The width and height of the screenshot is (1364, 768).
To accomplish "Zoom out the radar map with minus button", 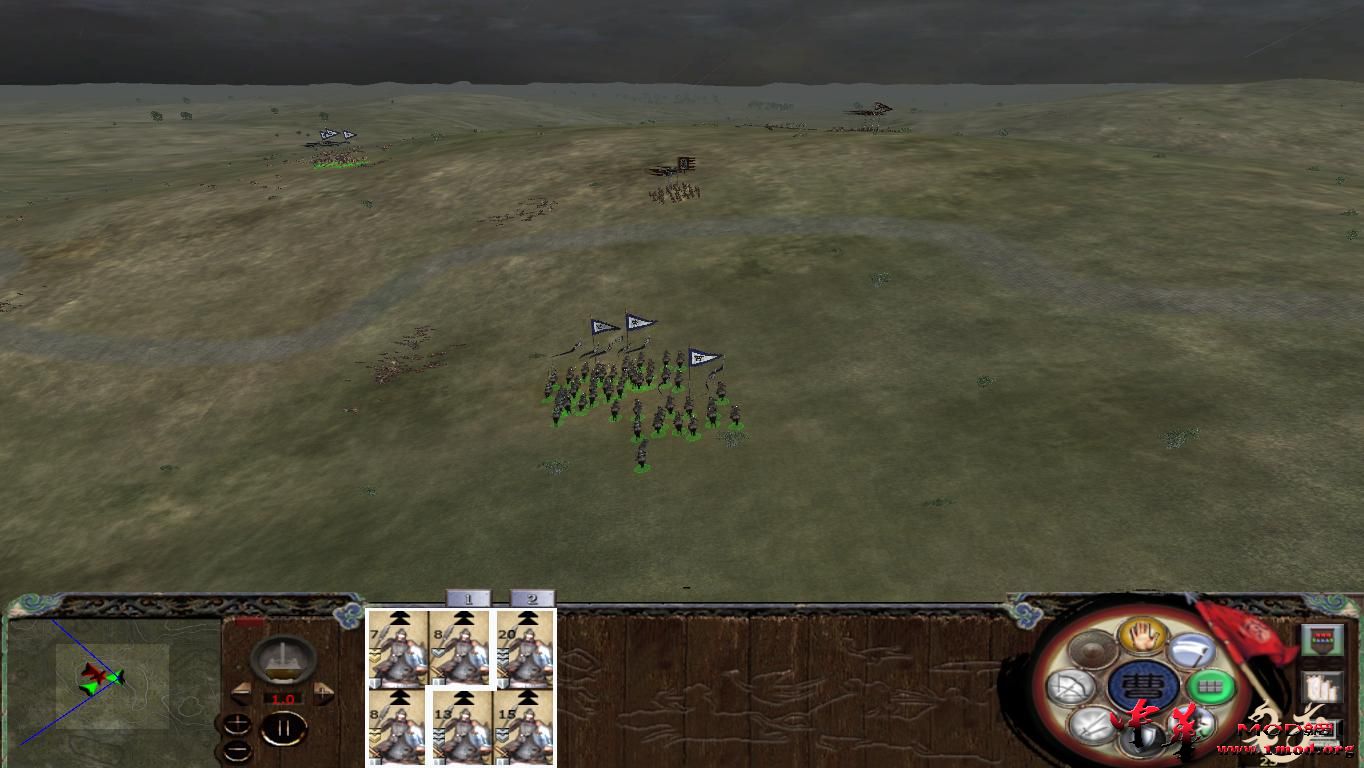I will click(238, 750).
